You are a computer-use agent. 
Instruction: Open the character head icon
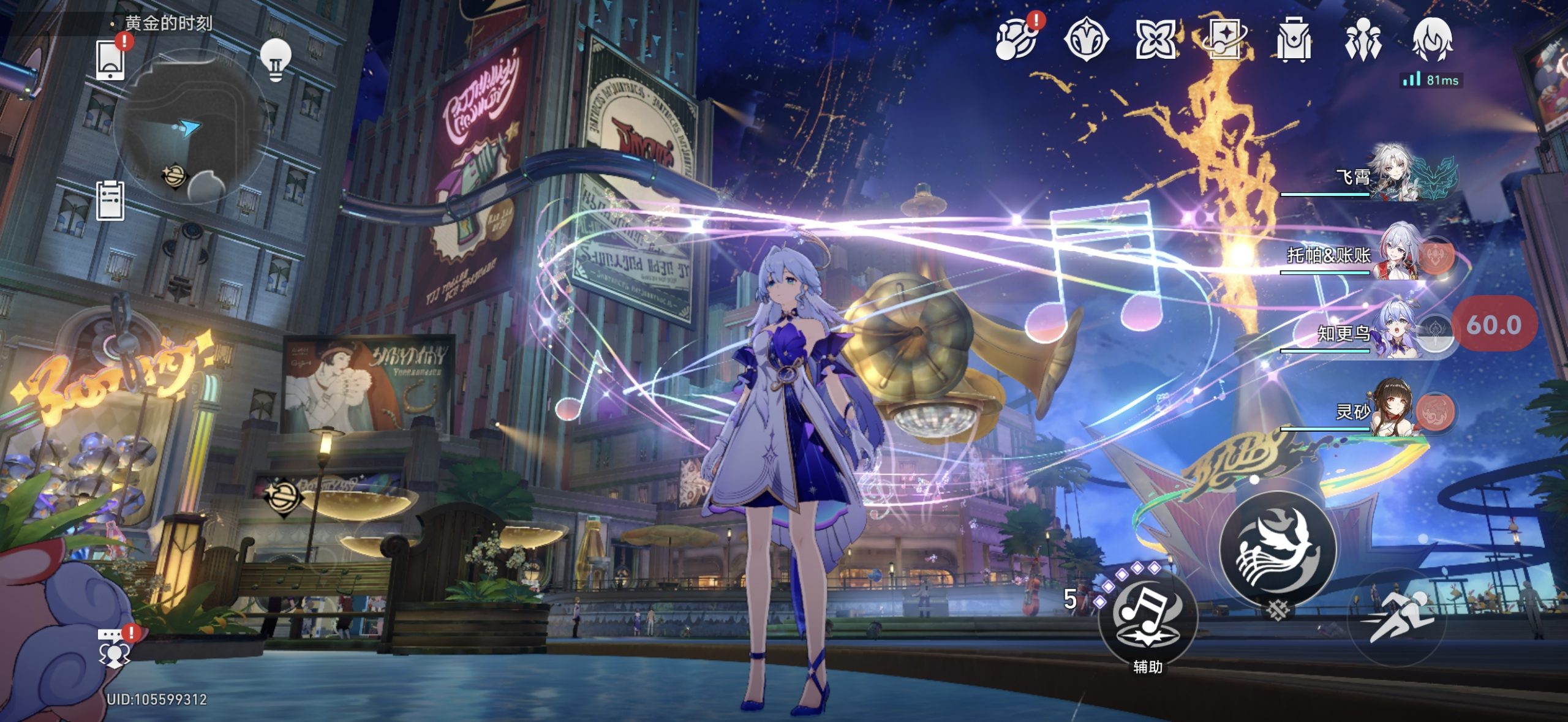coord(1432,40)
